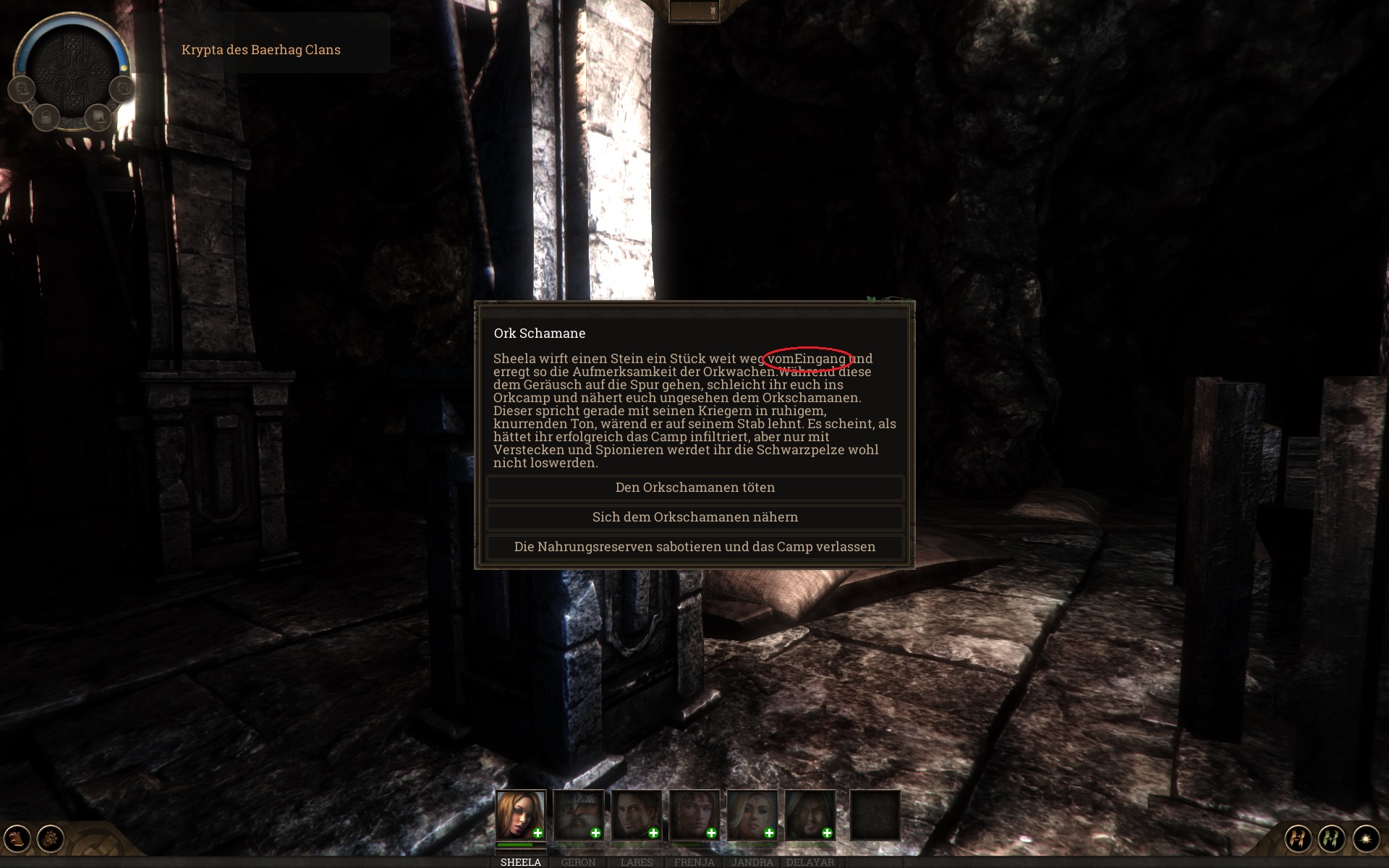Click the green party-figures icon
This screenshot has width=1389, height=868.
(1332, 838)
